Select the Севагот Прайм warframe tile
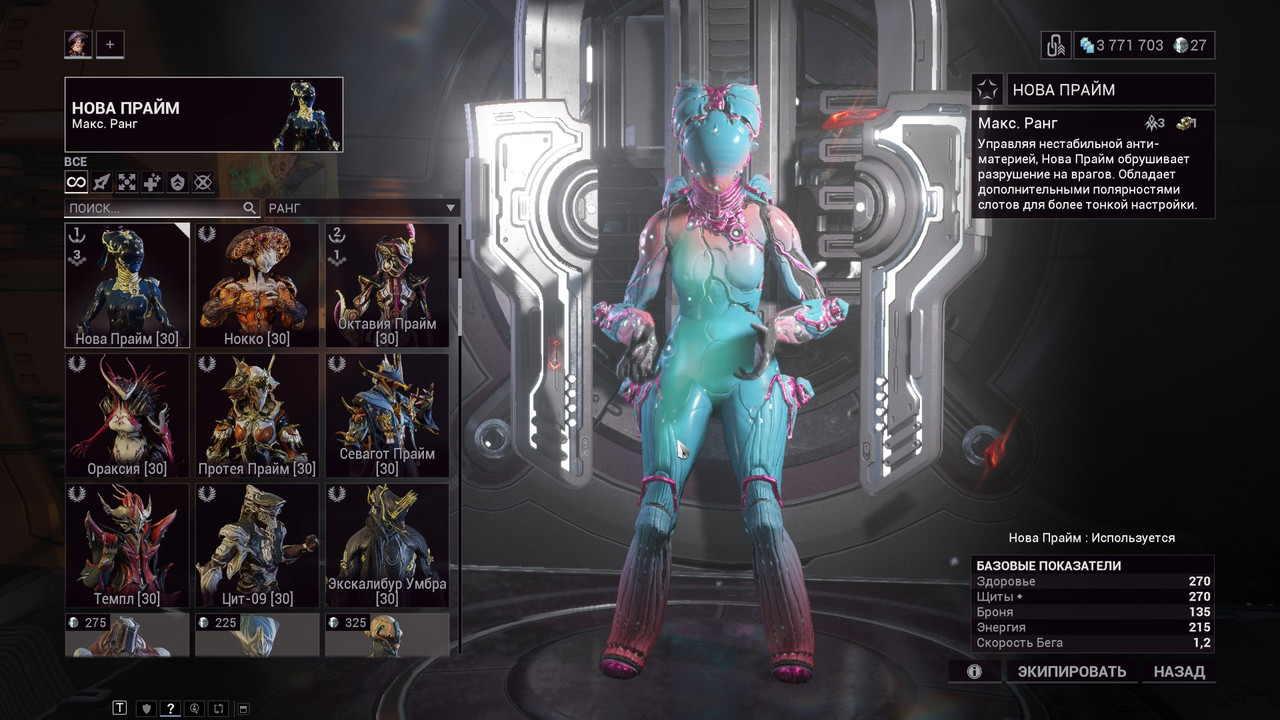Viewport: 1280px width, 720px height. pos(387,415)
